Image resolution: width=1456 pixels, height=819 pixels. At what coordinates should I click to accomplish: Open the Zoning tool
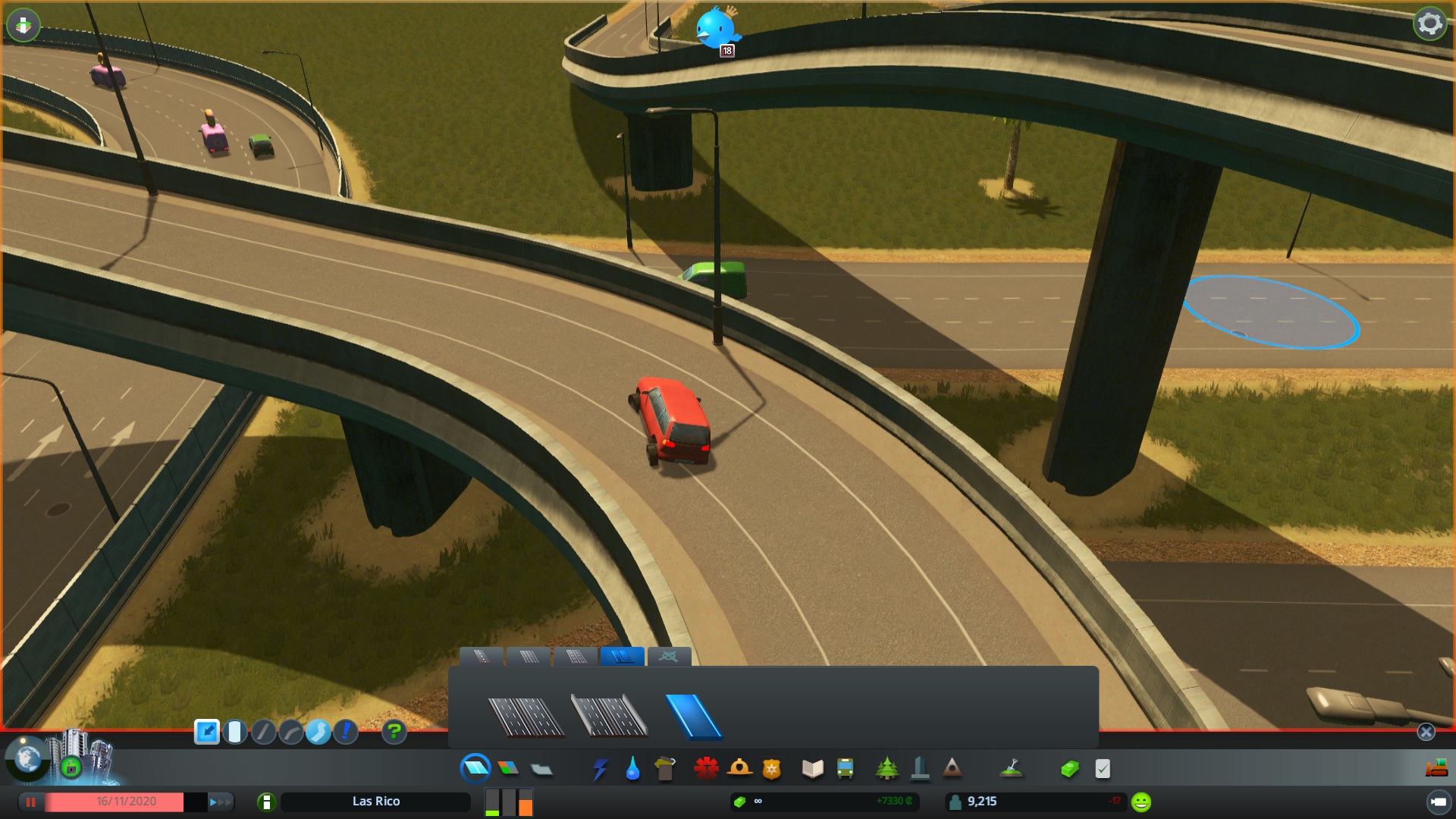pyautogui.click(x=509, y=768)
